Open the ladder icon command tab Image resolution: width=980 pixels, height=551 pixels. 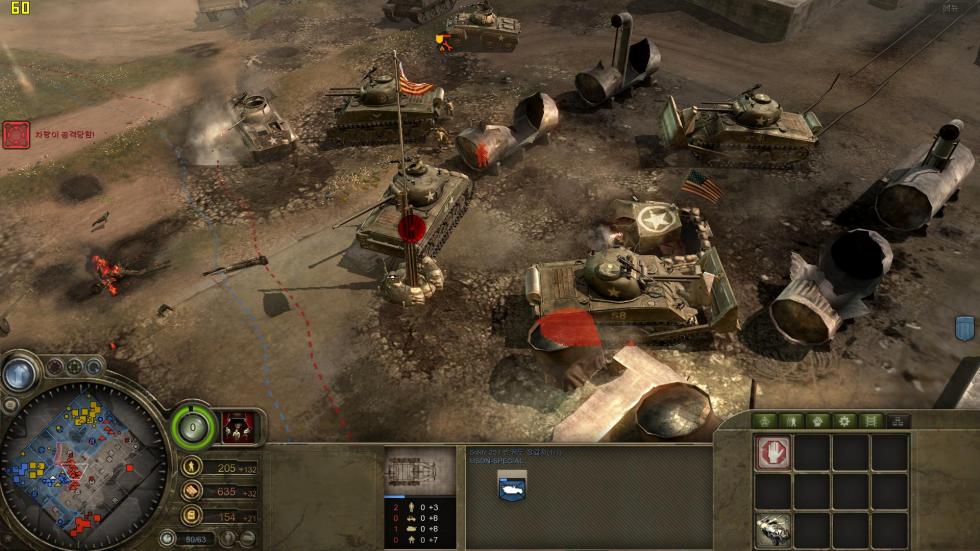point(871,421)
